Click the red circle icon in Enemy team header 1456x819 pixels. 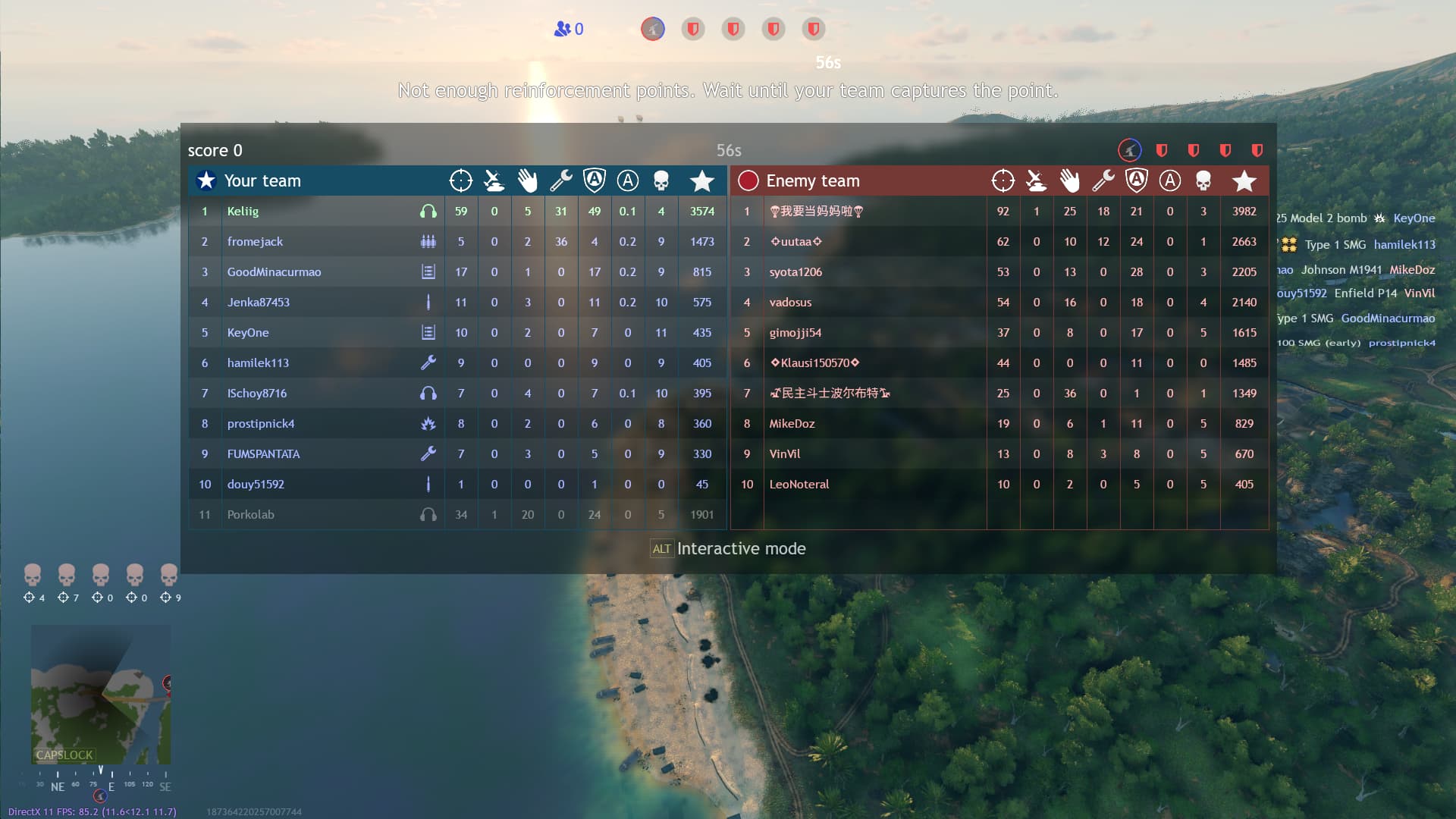click(x=748, y=180)
